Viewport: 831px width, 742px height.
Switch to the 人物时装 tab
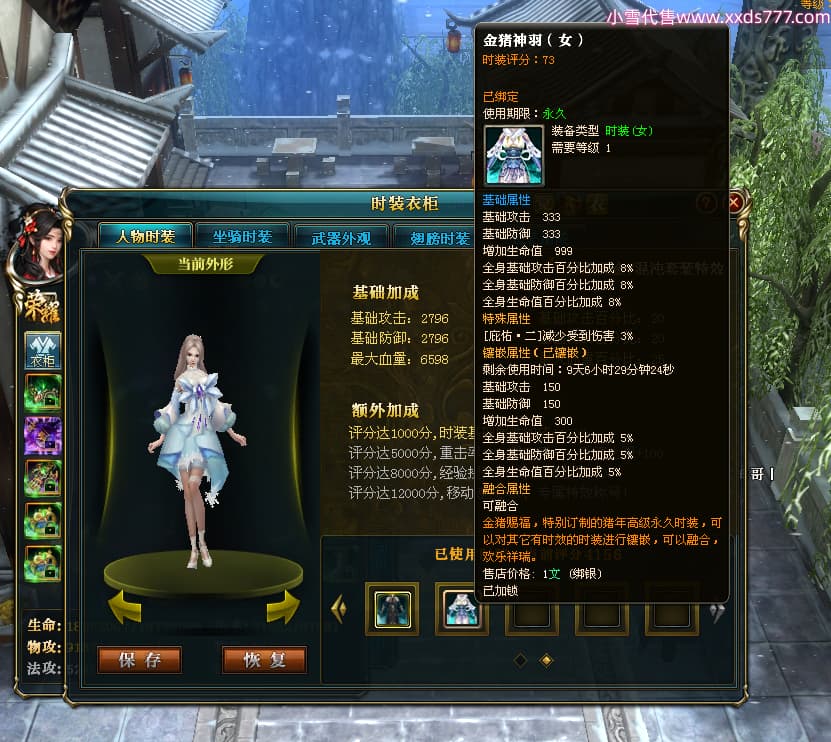(145, 237)
